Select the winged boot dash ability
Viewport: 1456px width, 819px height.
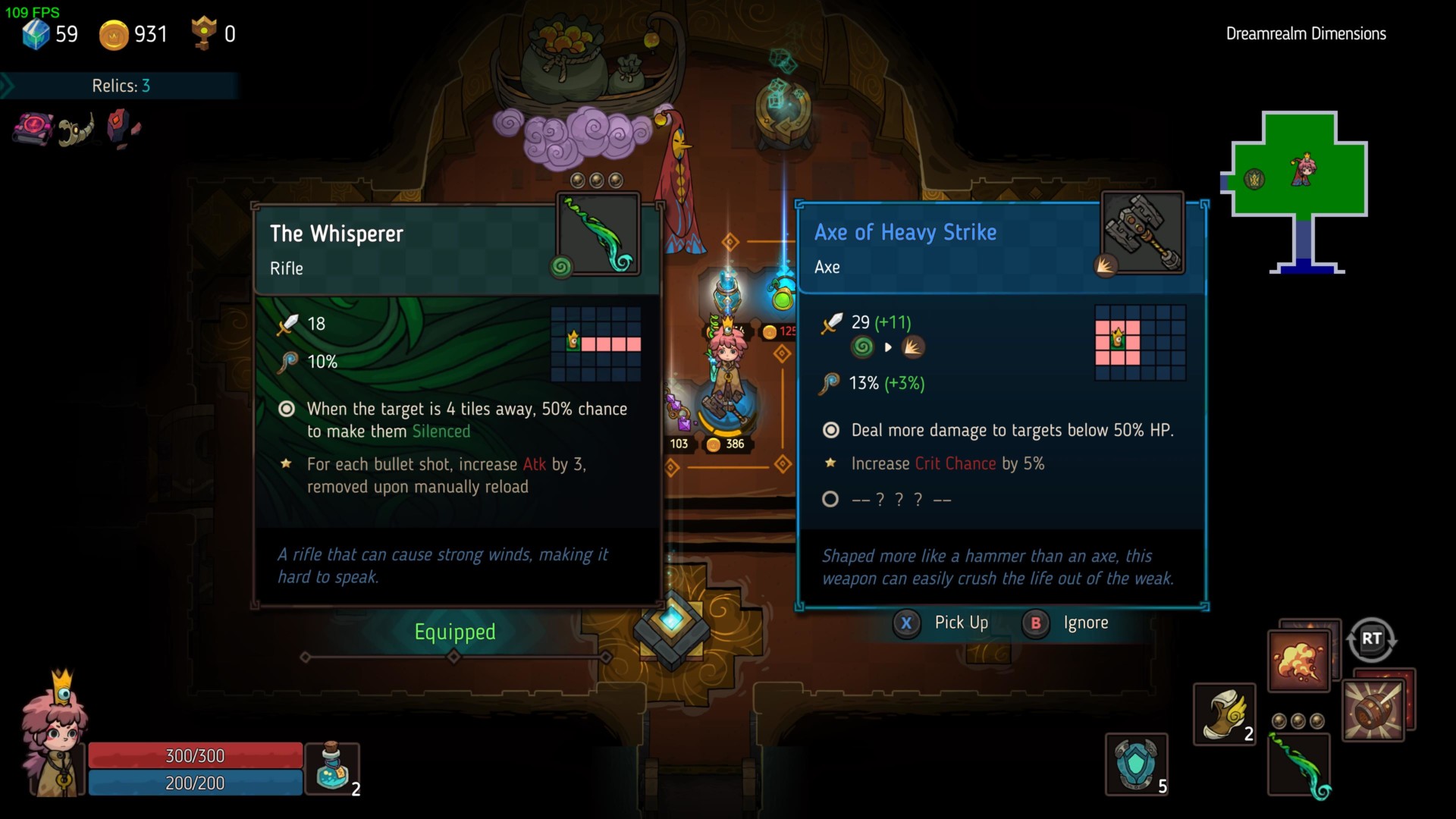pos(1223,714)
